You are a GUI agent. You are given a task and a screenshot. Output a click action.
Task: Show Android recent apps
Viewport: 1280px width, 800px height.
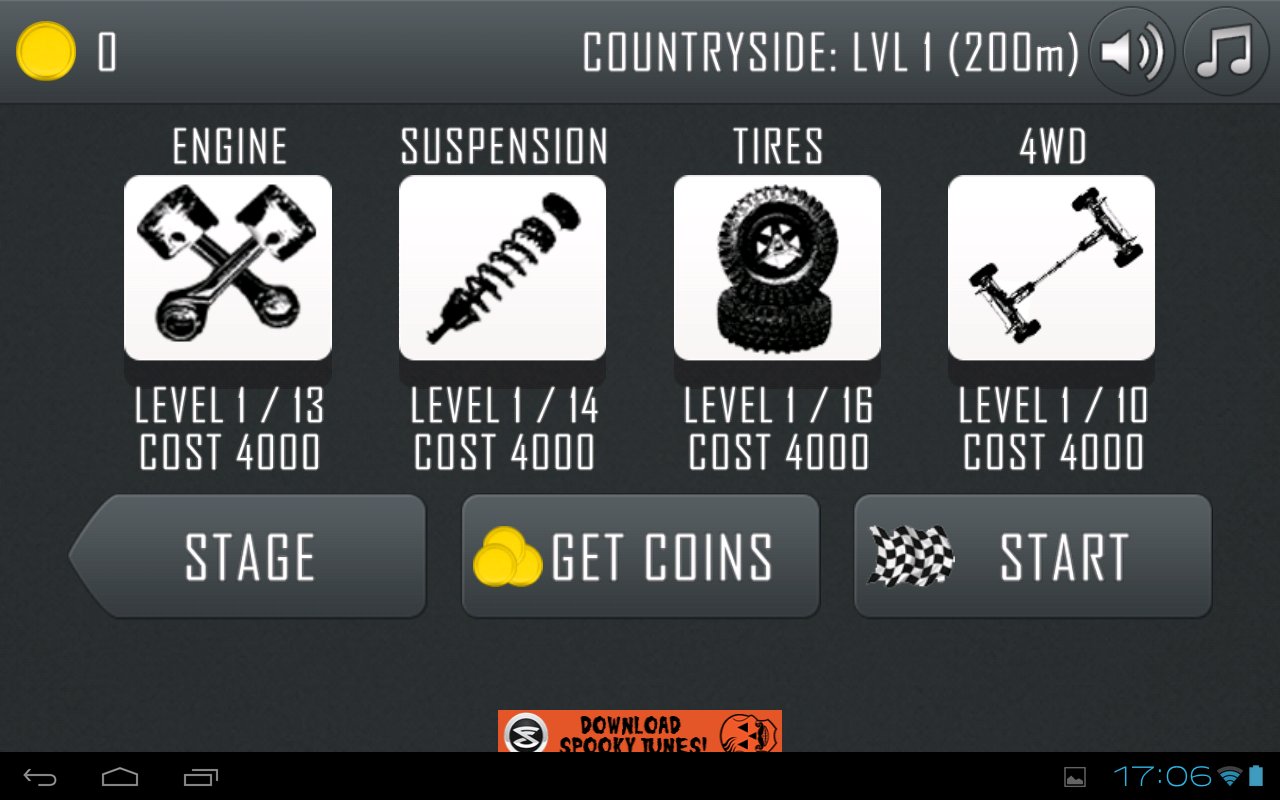[200, 777]
